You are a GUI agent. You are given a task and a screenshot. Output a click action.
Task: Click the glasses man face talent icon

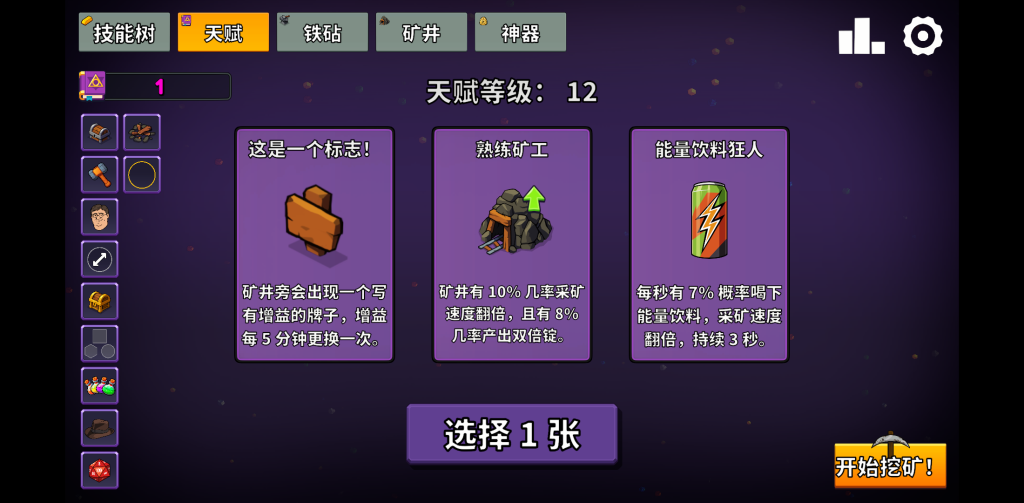coord(100,217)
